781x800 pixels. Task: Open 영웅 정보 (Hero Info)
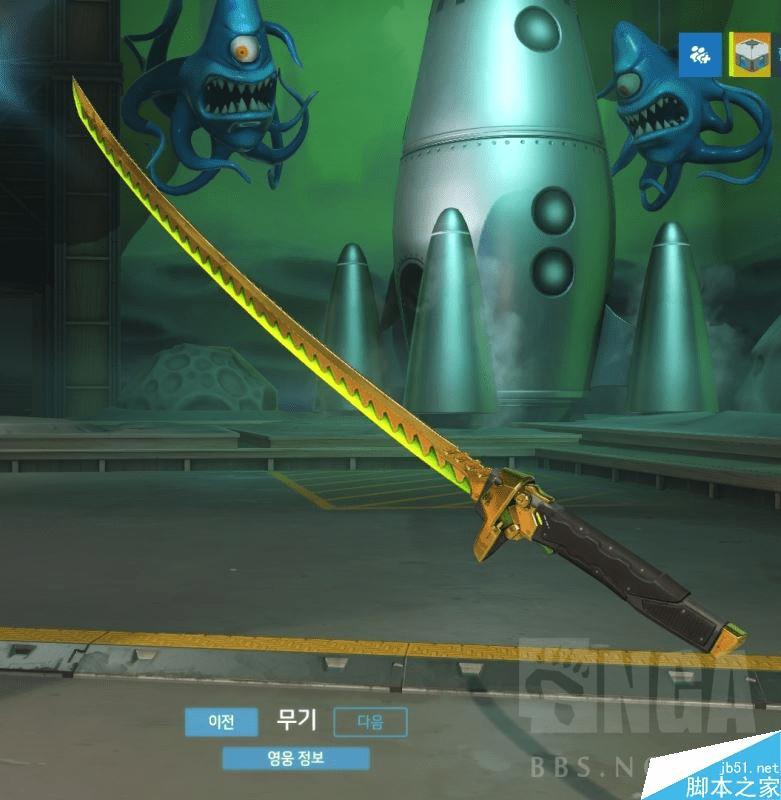point(296,758)
